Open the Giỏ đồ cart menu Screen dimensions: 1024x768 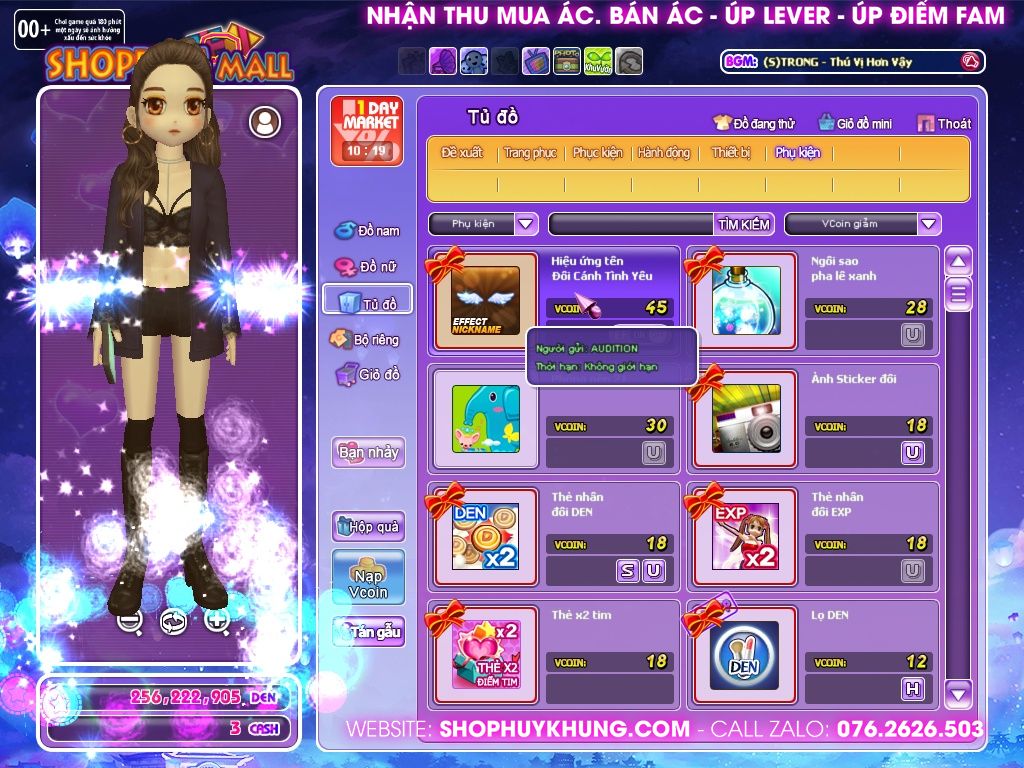click(x=367, y=375)
